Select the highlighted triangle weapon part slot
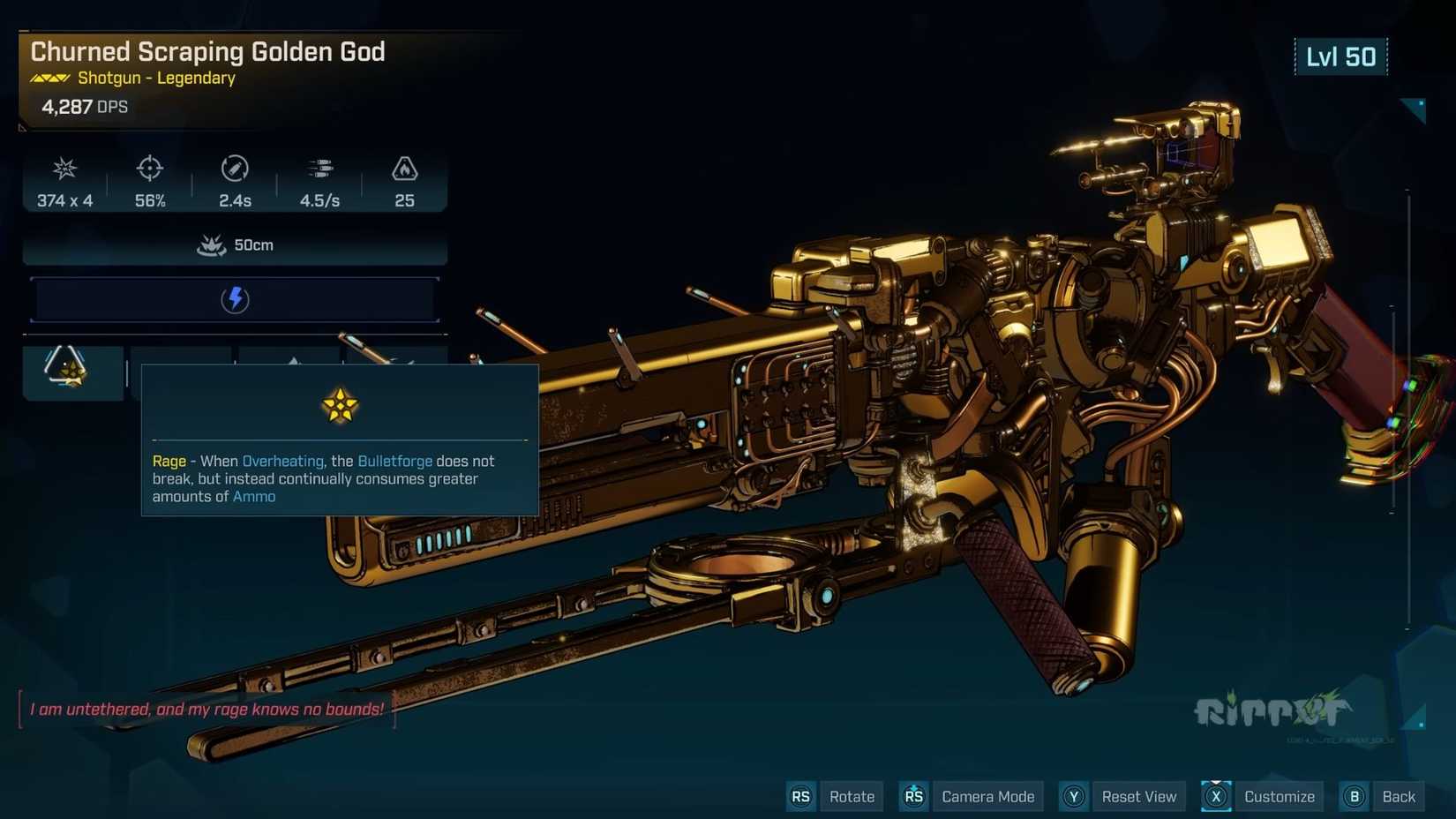The width and height of the screenshot is (1456, 819). [x=73, y=371]
